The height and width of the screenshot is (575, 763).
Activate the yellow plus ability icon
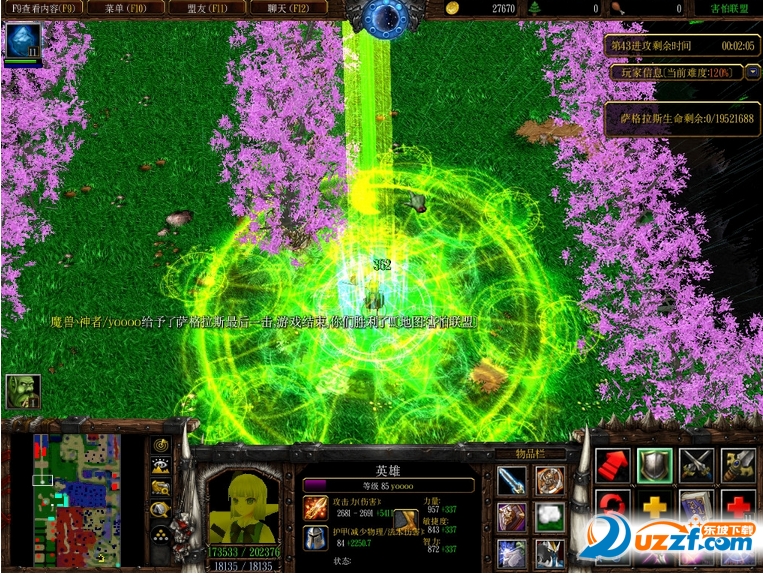tap(654, 505)
